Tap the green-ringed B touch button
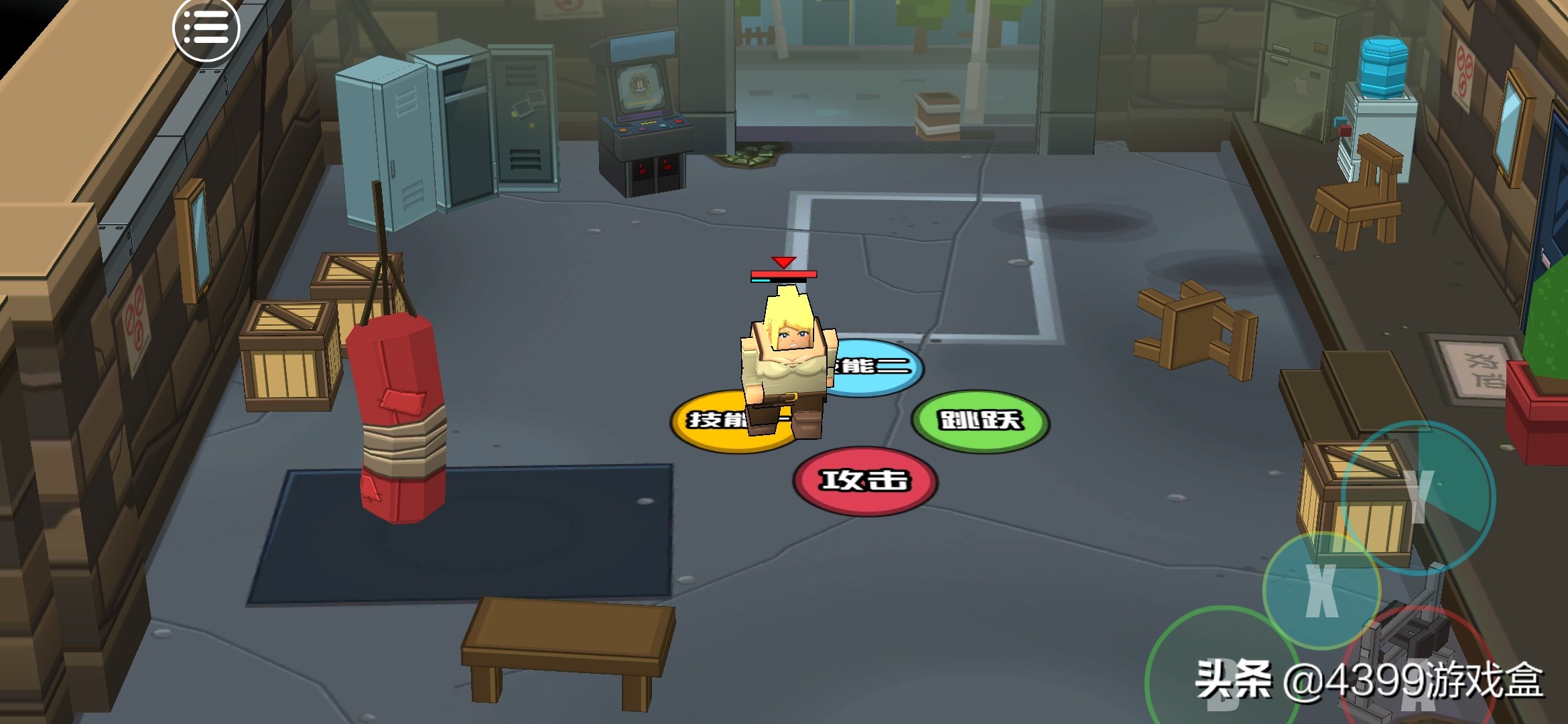1568x724 pixels. (x=1223, y=677)
